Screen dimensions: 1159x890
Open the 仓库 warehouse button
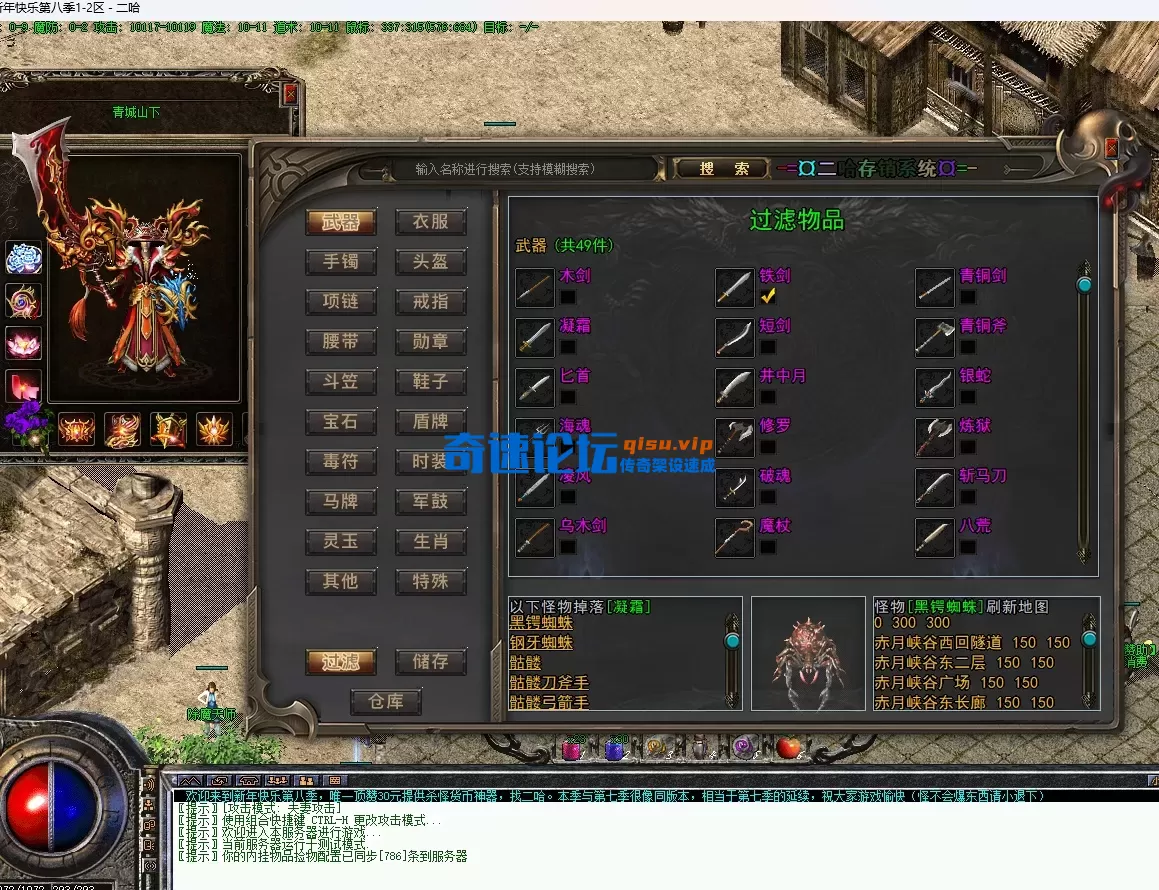pyautogui.click(x=386, y=702)
